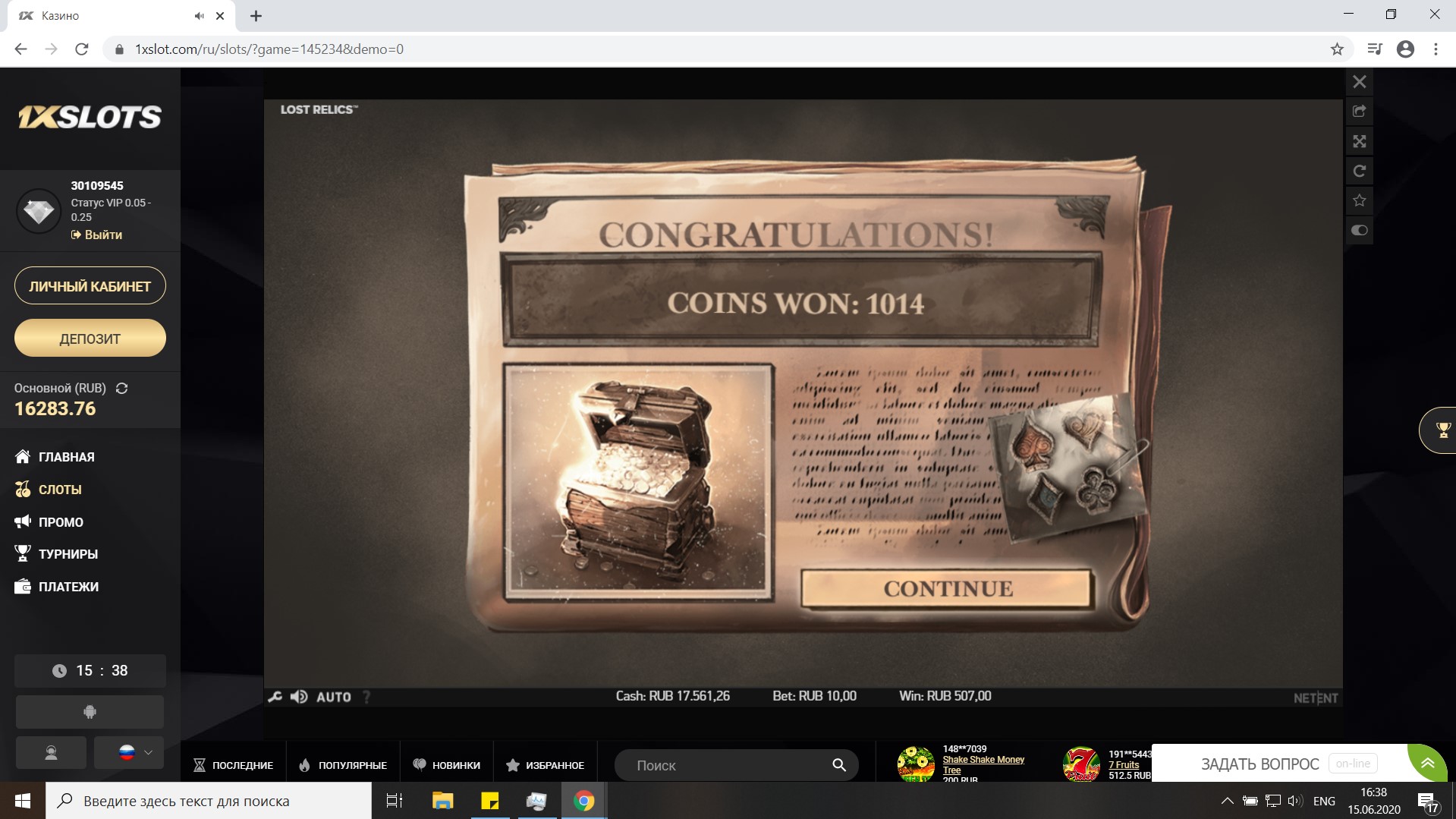Toggle the game sound speaker icon
Viewport: 1456px width, 819px height.
coord(299,697)
